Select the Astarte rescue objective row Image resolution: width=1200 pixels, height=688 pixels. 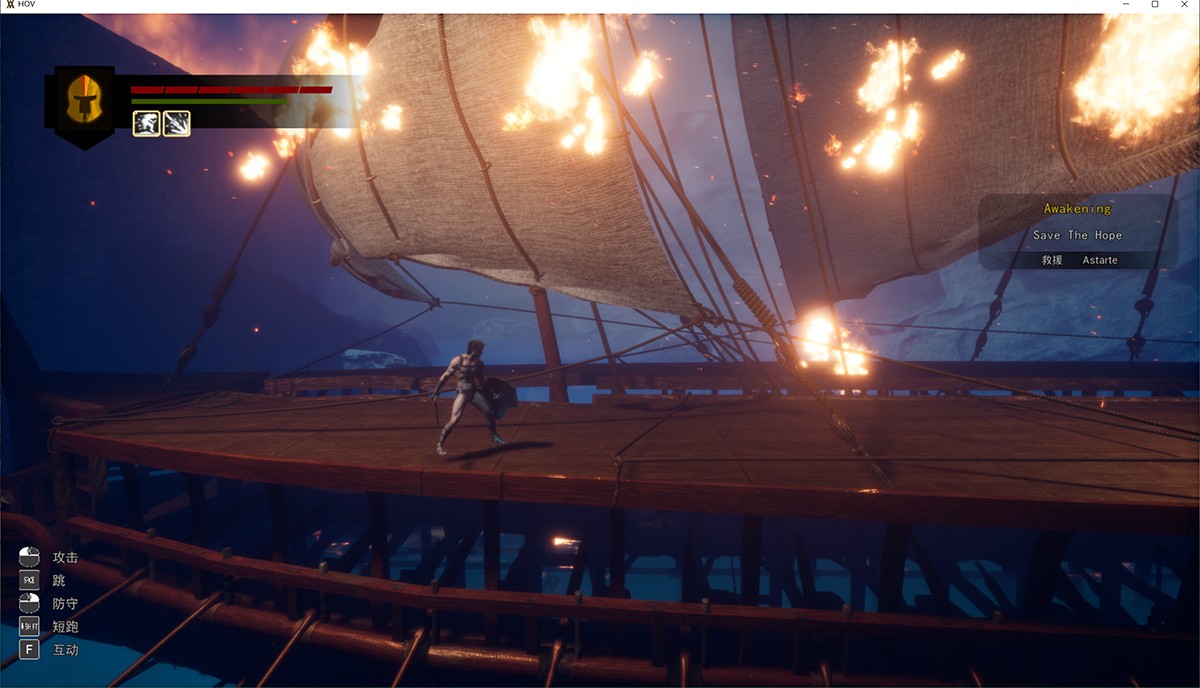(1079, 260)
